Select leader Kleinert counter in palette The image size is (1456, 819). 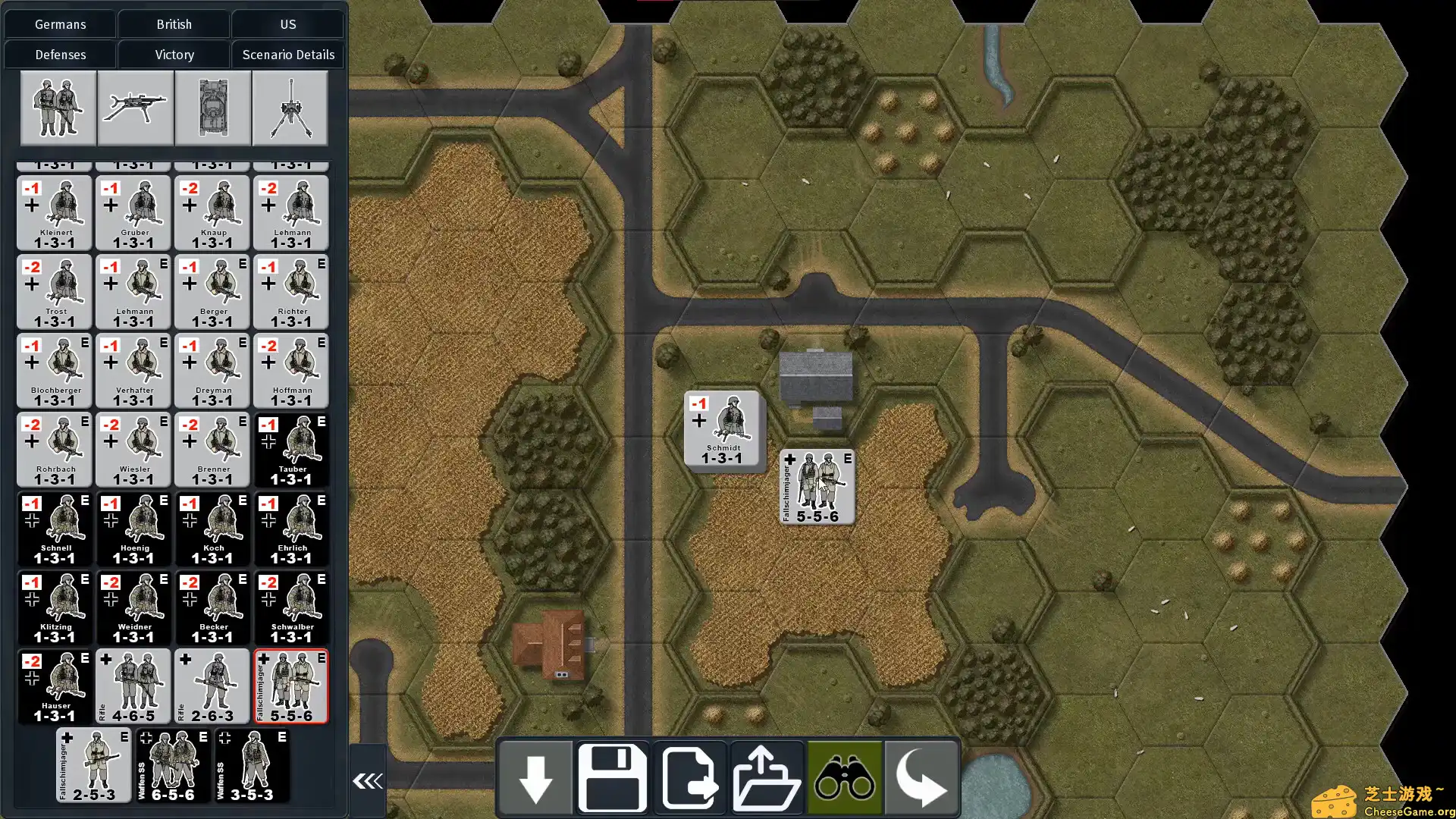tap(55, 213)
